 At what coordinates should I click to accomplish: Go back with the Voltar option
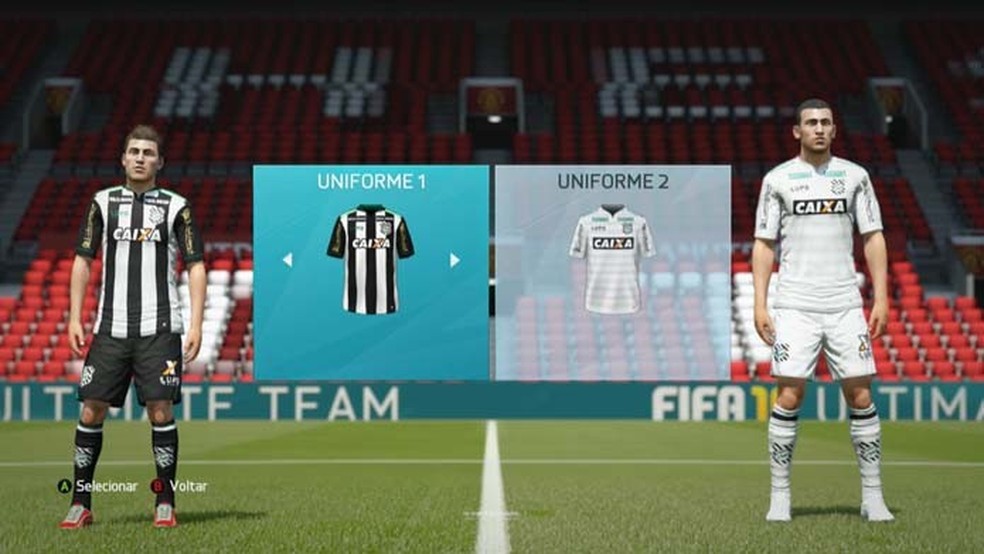pos(180,486)
